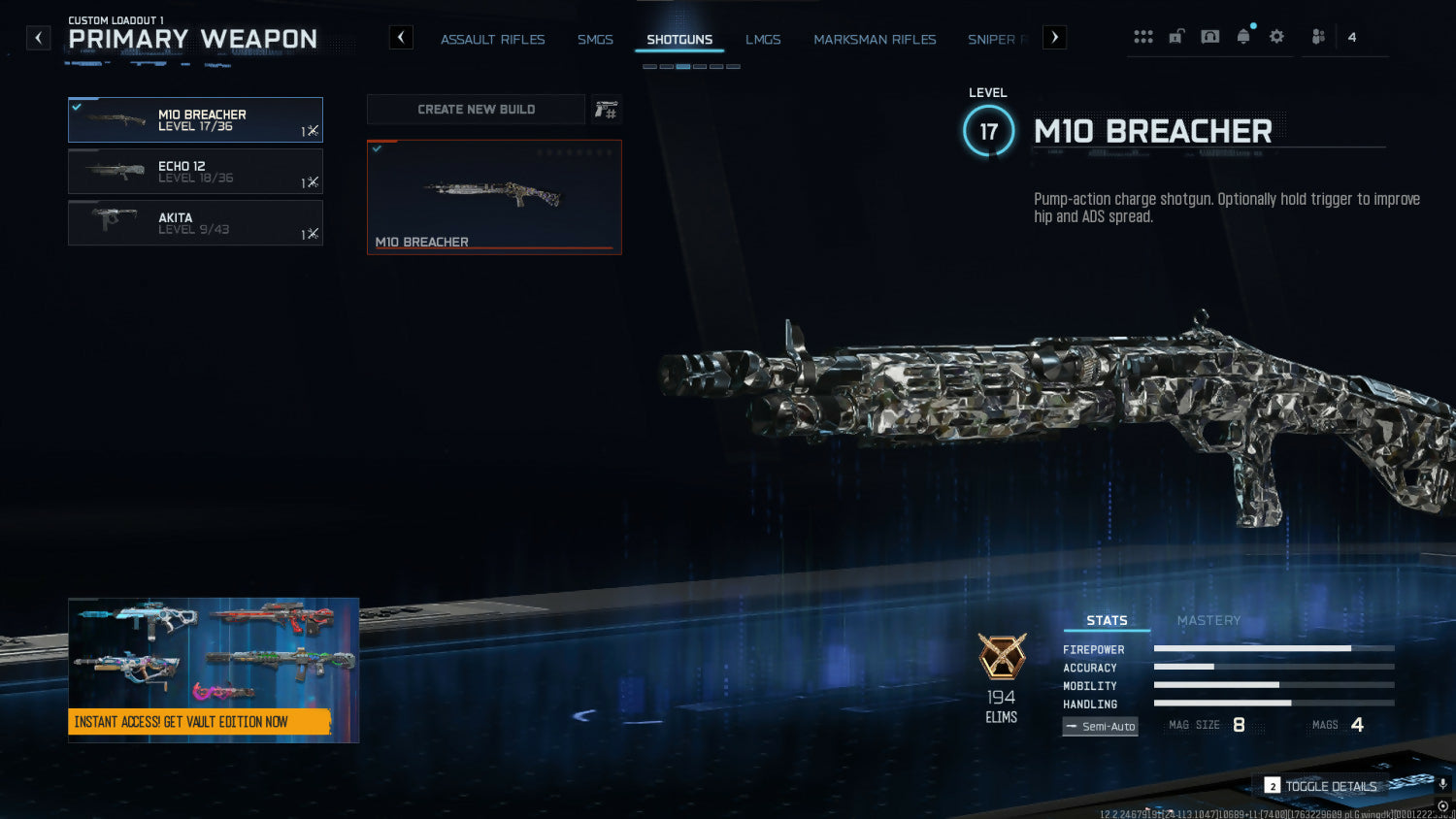
Task: Click the left category arrow
Action: pyautogui.click(x=401, y=38)
